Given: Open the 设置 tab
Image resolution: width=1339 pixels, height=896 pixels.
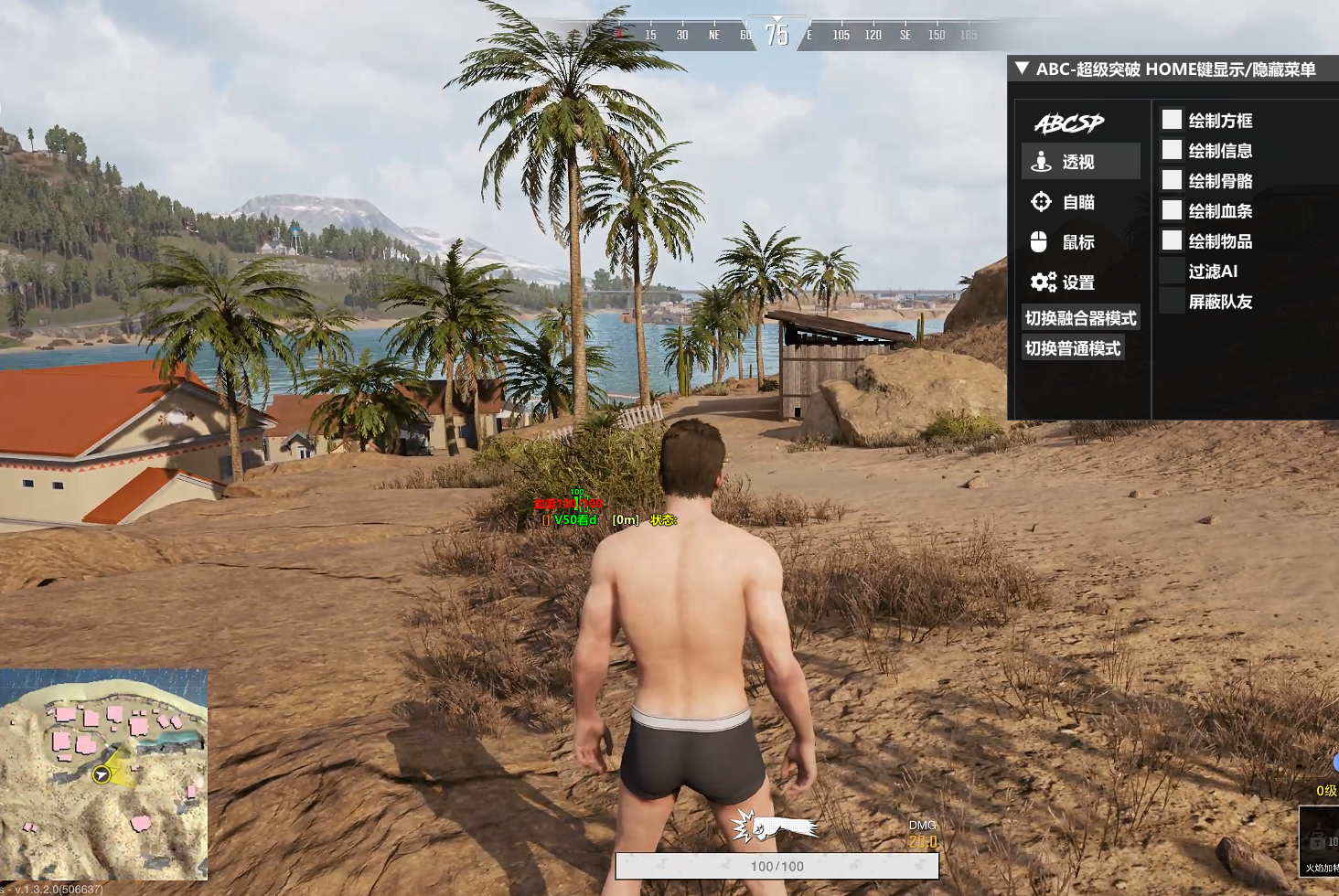Looking at the screenshot, I should click(x=1080, y=283).
